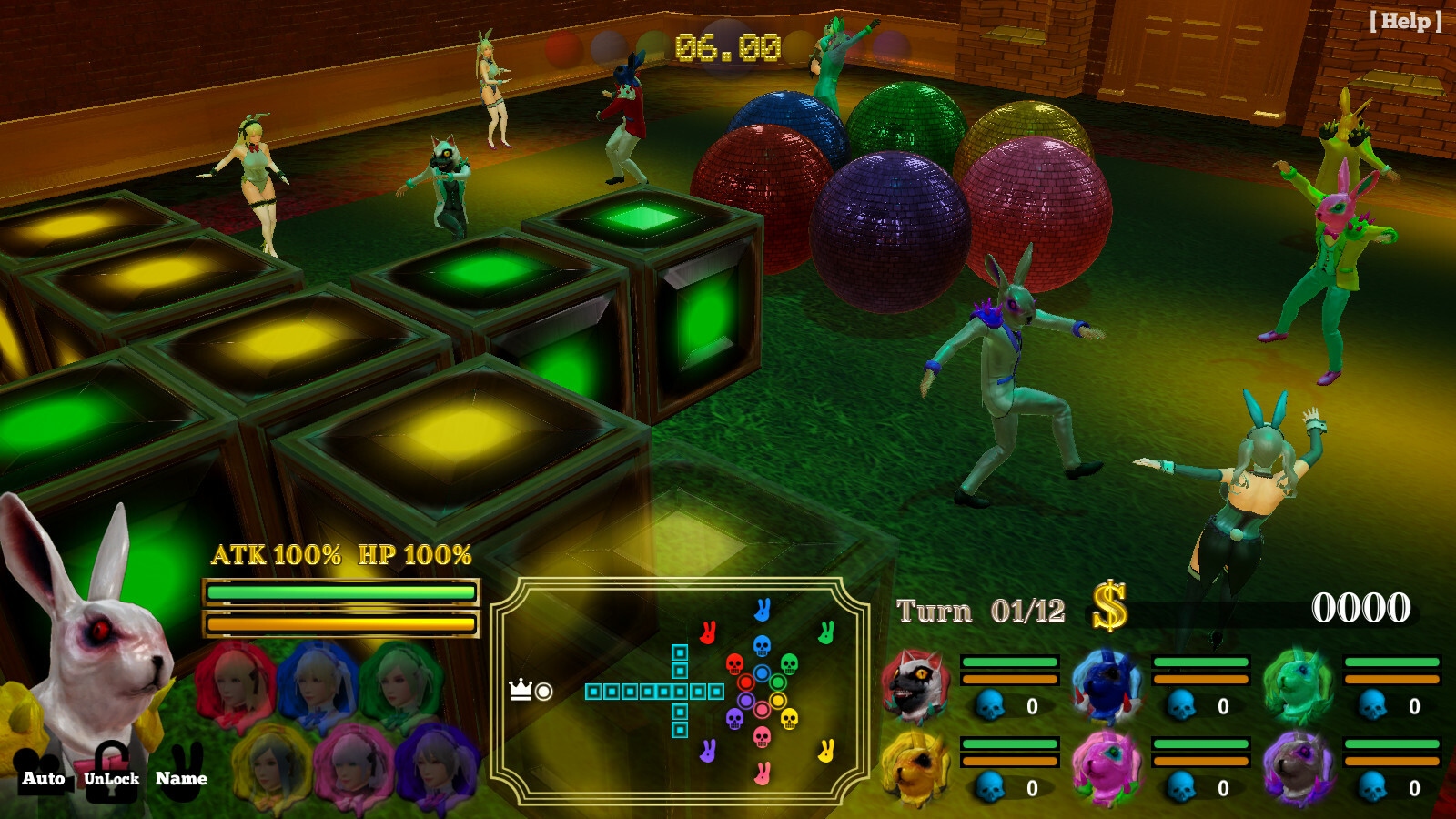
Task: Choose the green rabbit enemy portrait
Action: pyautogui.click(x=1298, y=684)
